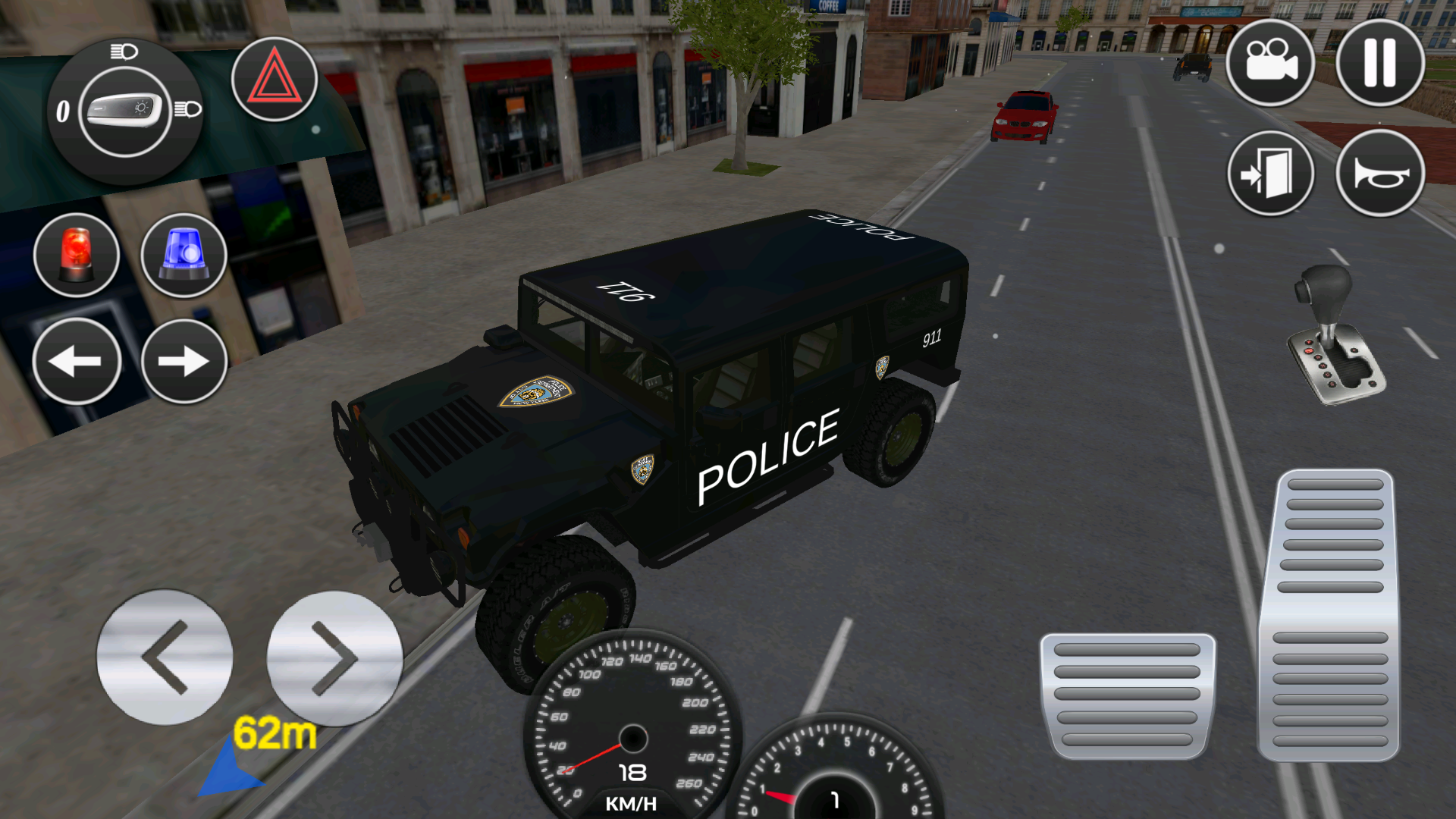This screenshot has width=1456, height=819.
Task: Sound the horn
Action: coord(1379,173)
